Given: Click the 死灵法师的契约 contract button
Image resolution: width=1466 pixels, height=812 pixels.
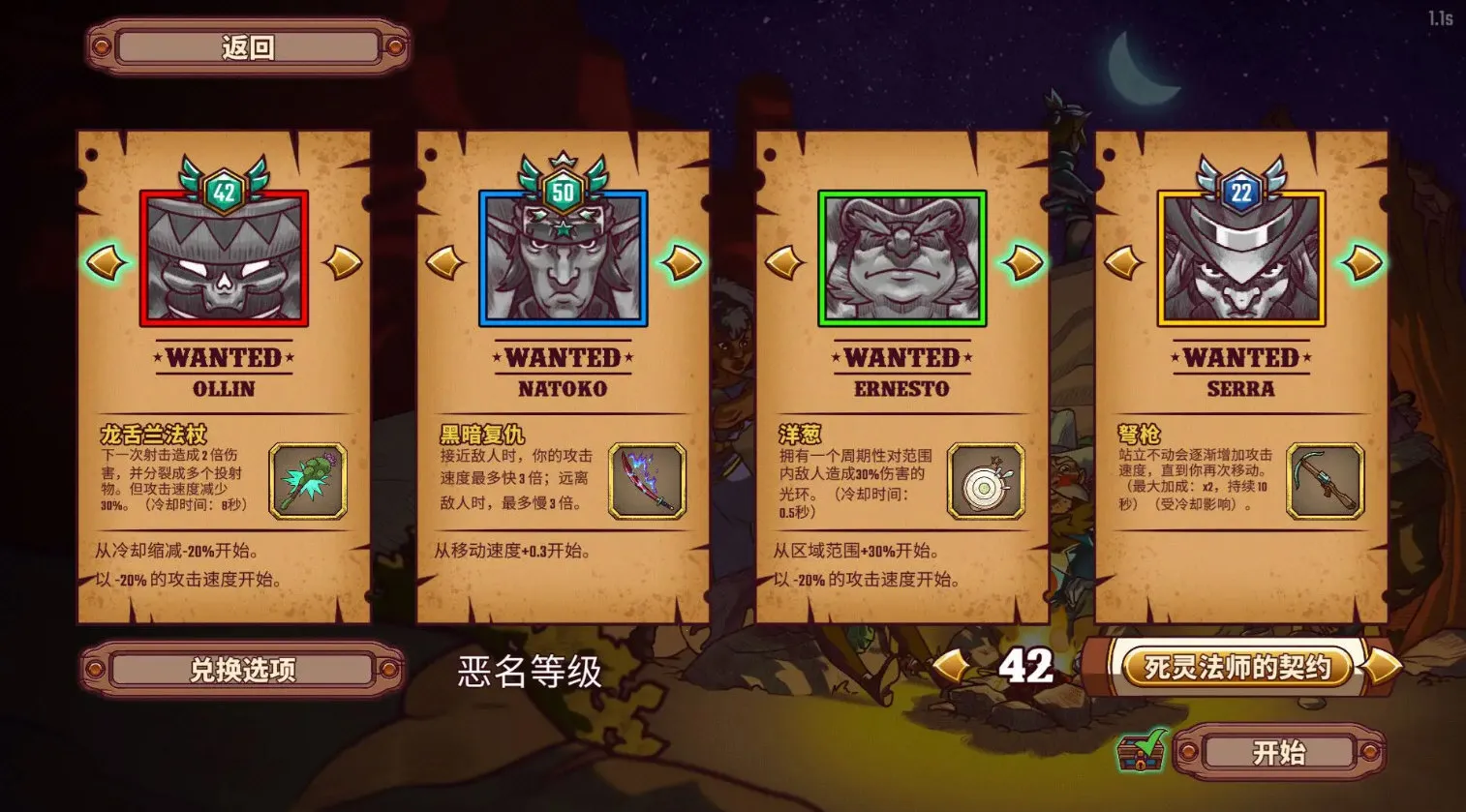Looking at the screenshot, I should click(x=1236, y=668).
